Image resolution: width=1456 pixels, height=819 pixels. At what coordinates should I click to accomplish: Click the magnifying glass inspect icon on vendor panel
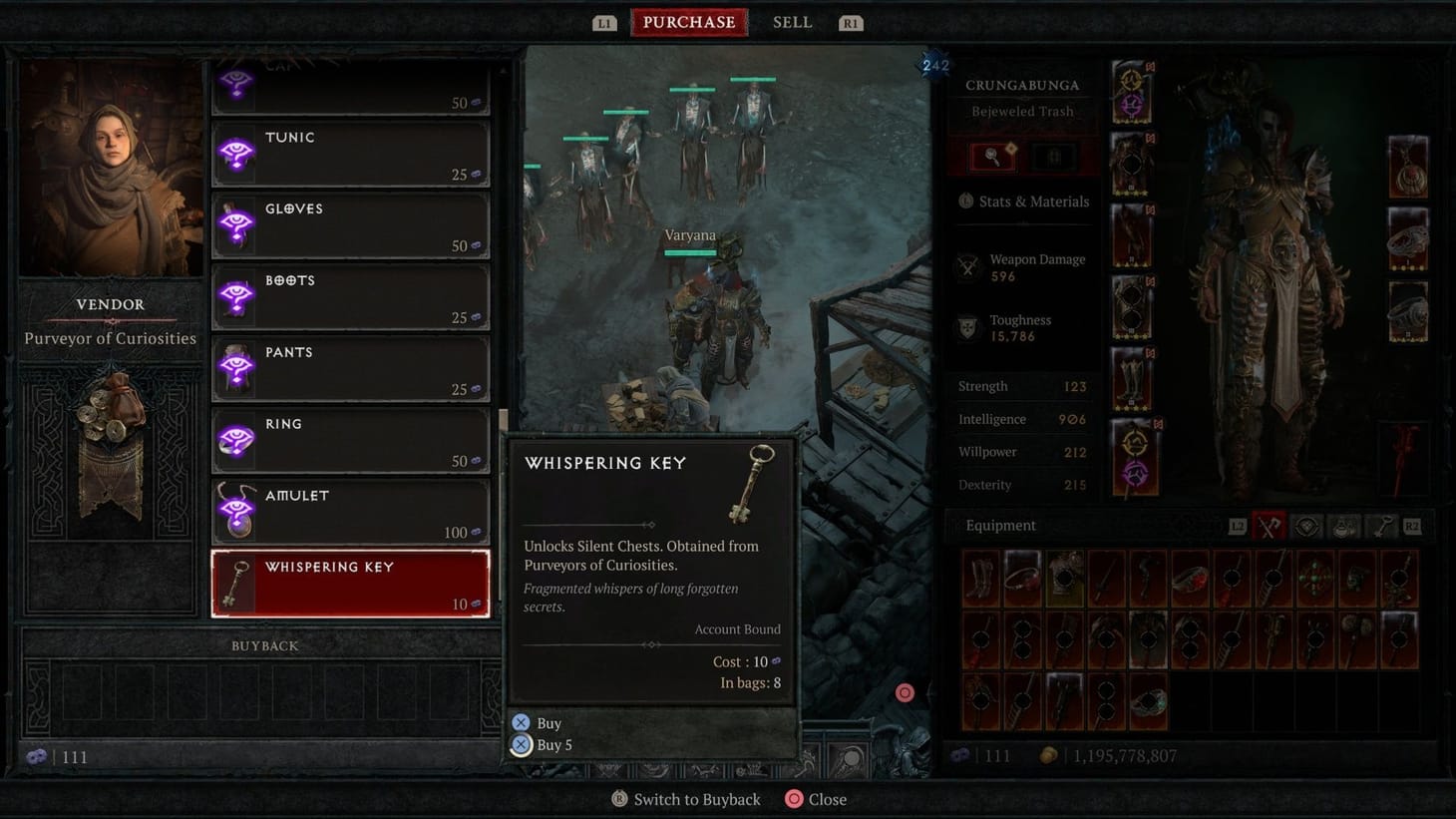pyautogui.click(x=991, y=156)
